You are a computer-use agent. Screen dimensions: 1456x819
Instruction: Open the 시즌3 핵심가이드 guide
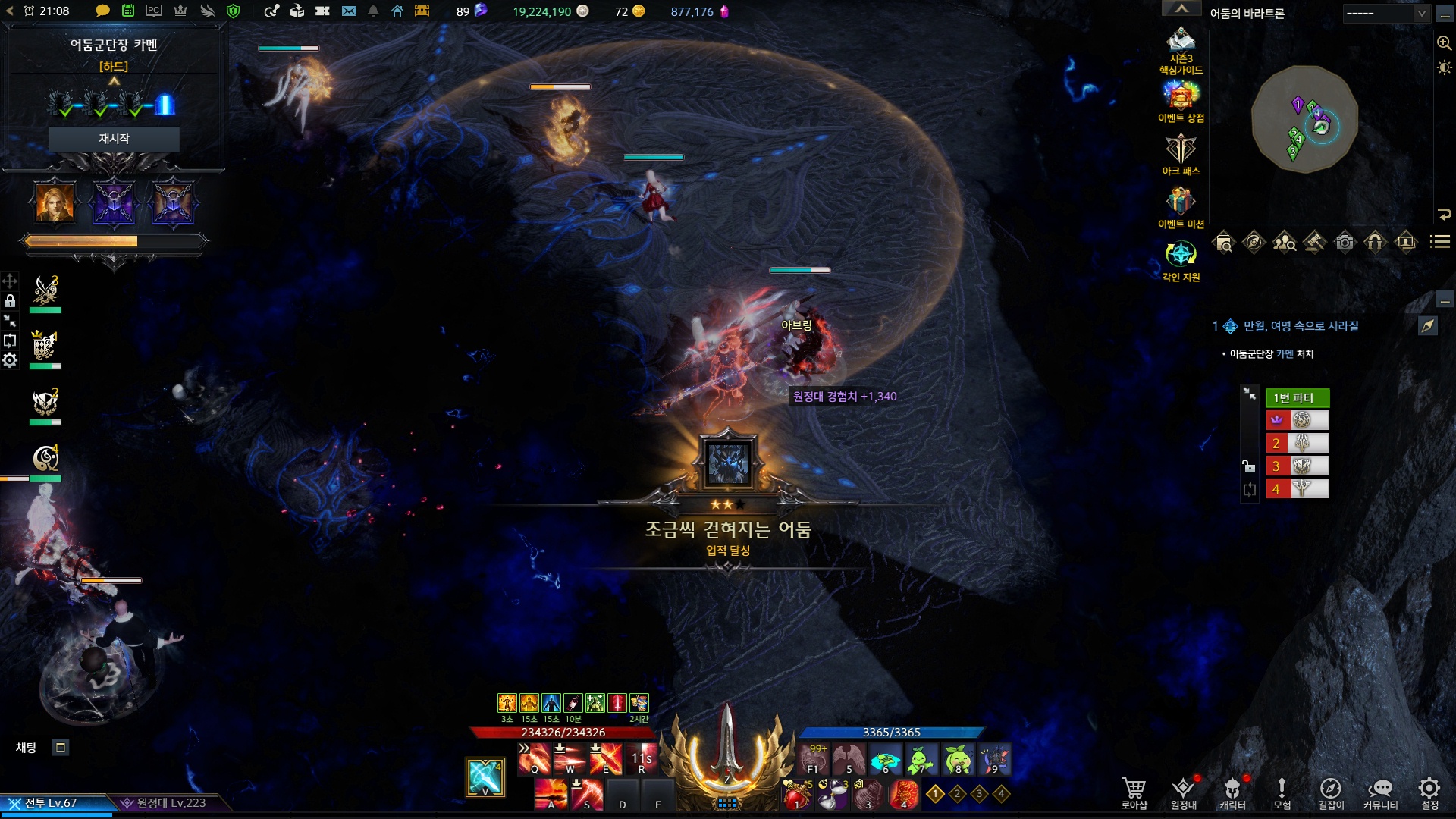[x=1181, y=49]
